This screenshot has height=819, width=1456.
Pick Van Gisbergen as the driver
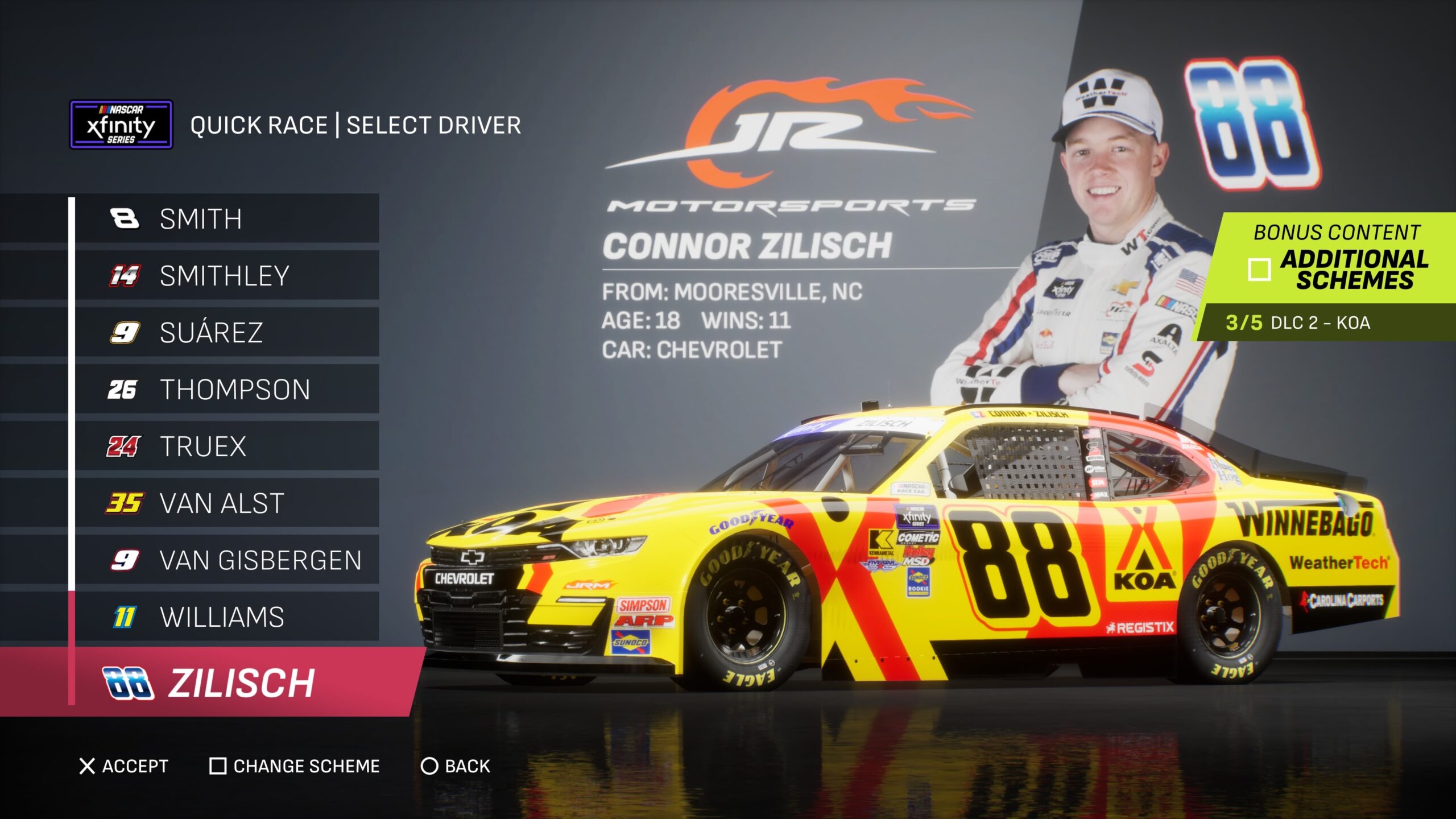pos(226,560)
